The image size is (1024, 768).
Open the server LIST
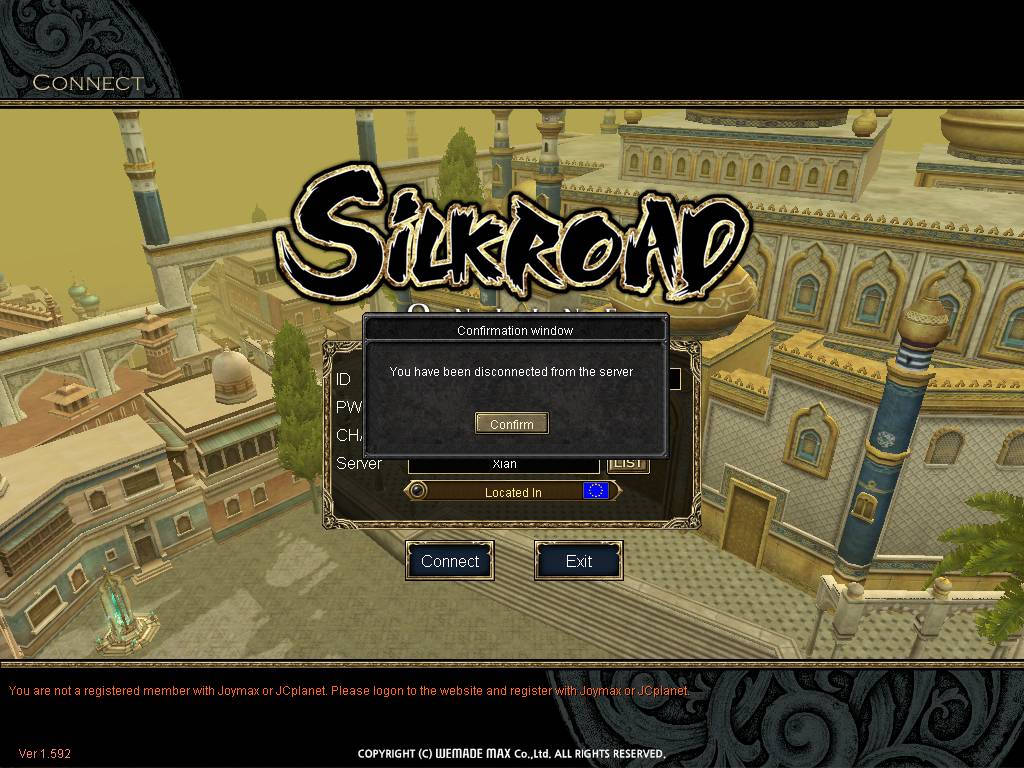(x=628, y=464)
